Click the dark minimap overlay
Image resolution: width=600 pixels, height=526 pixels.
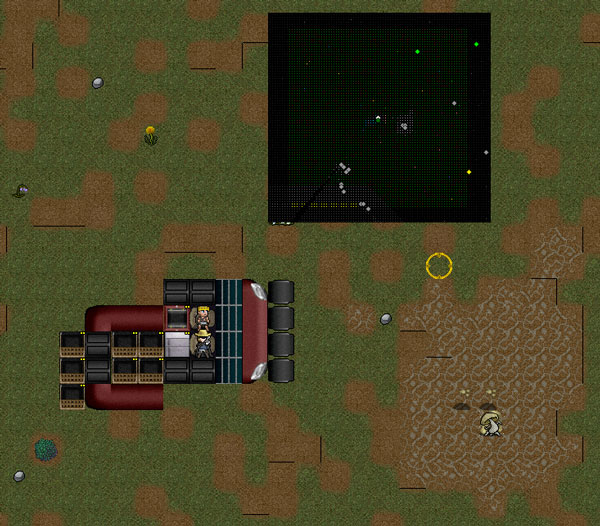pos(379,117)
